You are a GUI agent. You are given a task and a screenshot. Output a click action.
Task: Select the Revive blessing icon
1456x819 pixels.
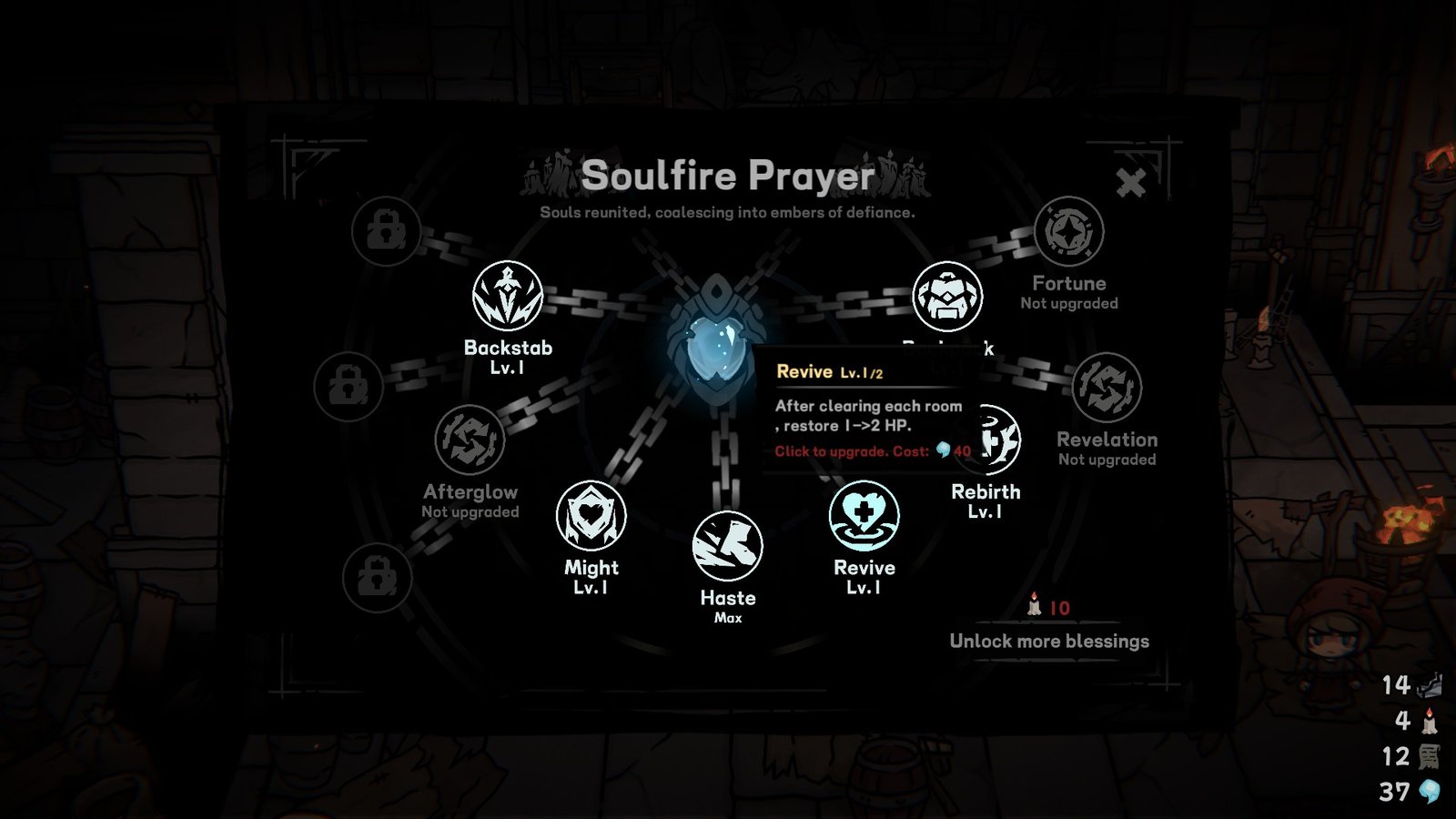pyautogui.click(x=864, y=515)
